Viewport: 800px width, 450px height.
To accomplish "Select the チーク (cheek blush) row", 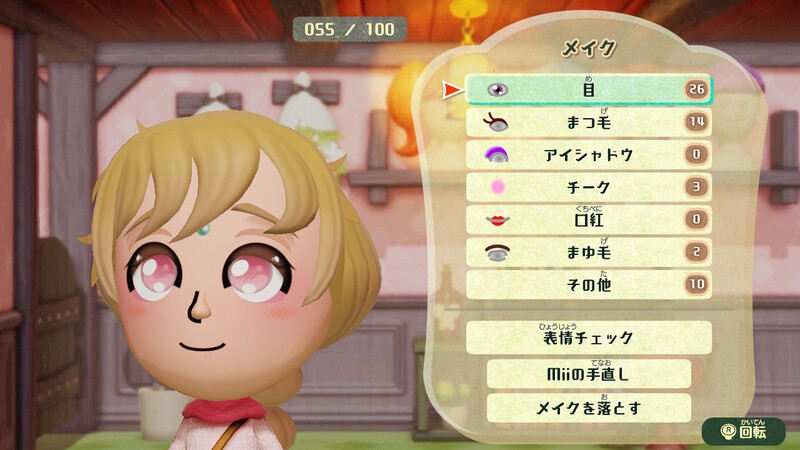I will (589, 187).
